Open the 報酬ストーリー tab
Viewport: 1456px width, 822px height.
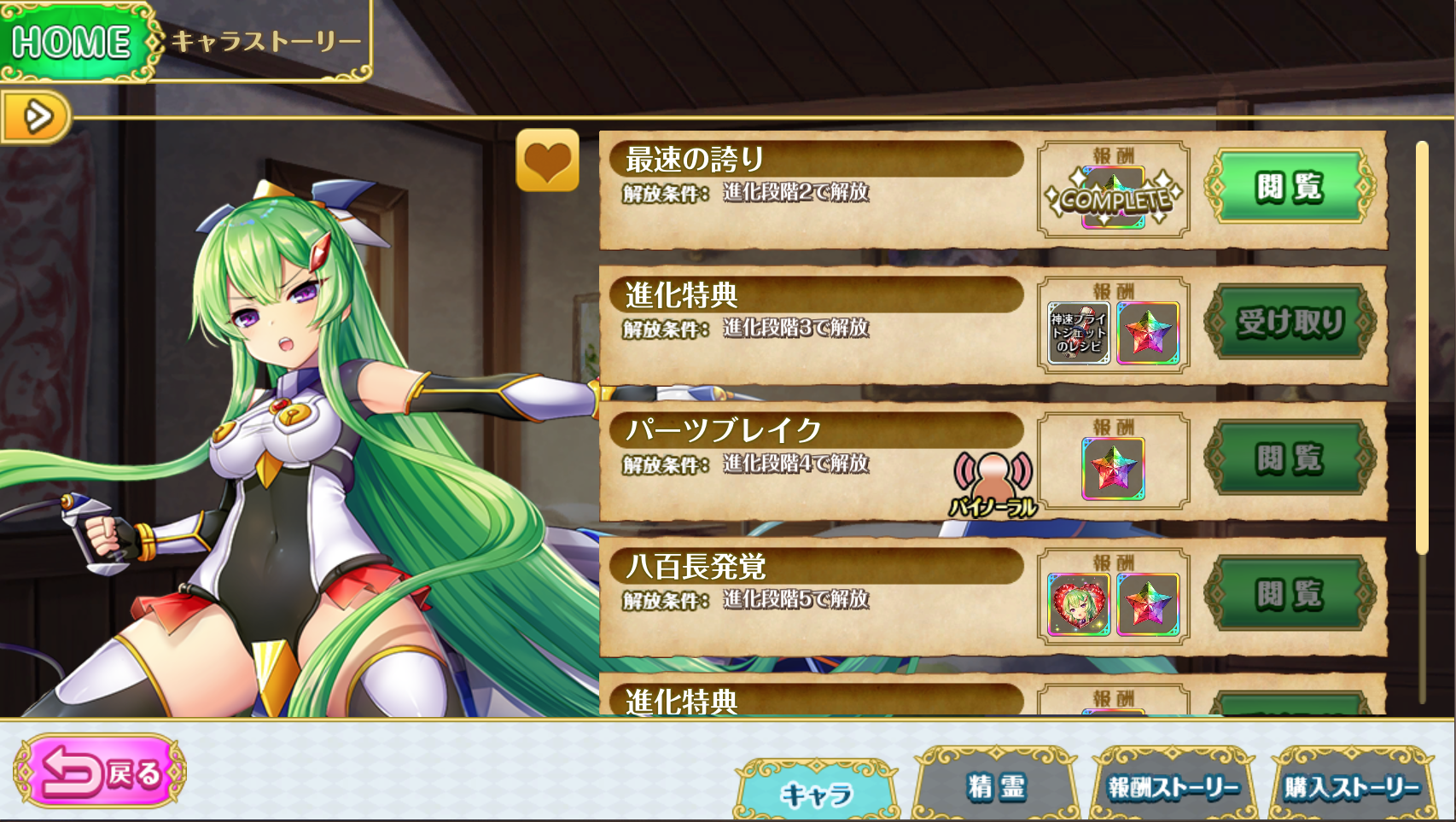coord(1173,787)
